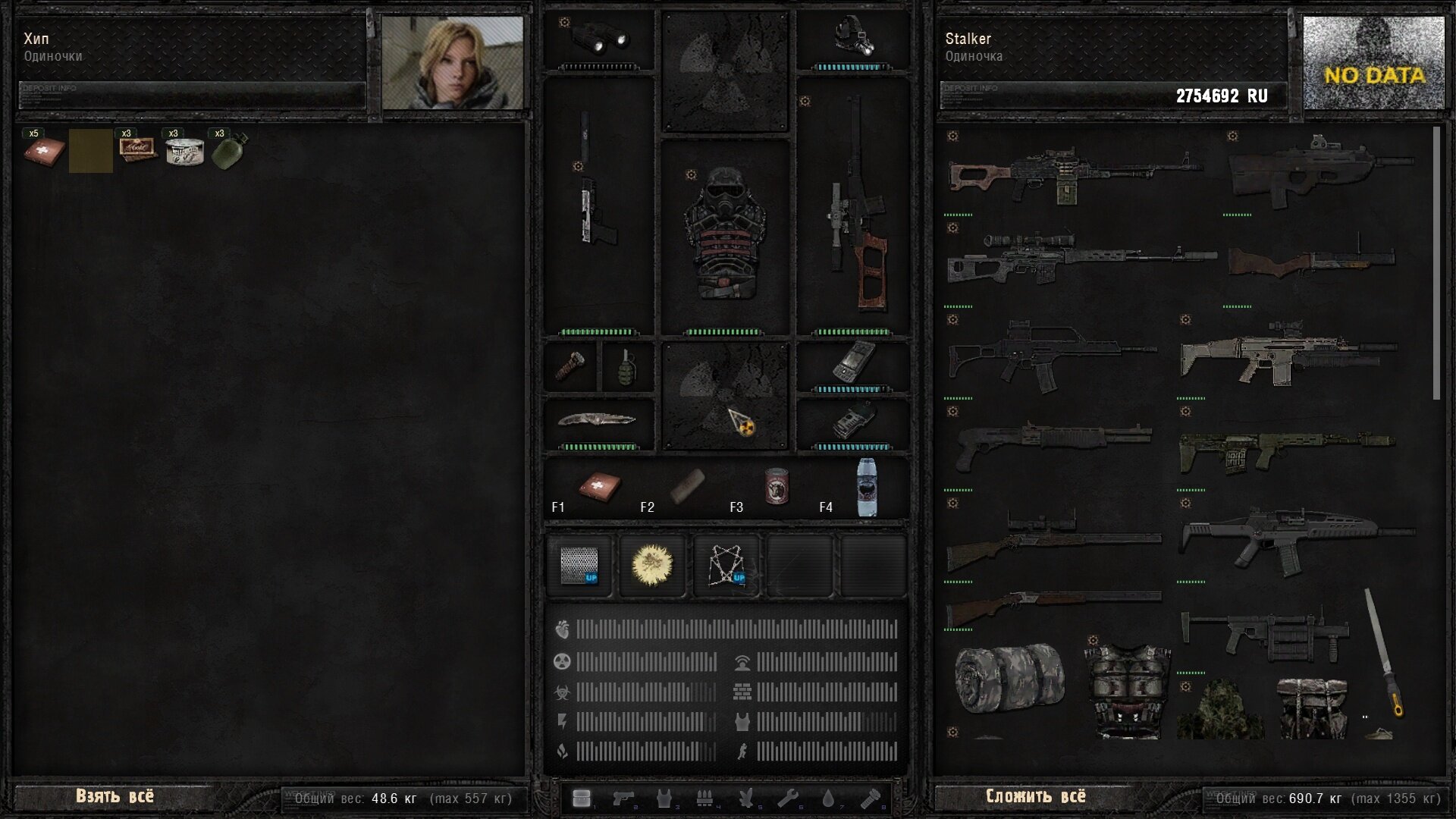
Task: Select the headlamp equipment slot
Action: (853, 38)
